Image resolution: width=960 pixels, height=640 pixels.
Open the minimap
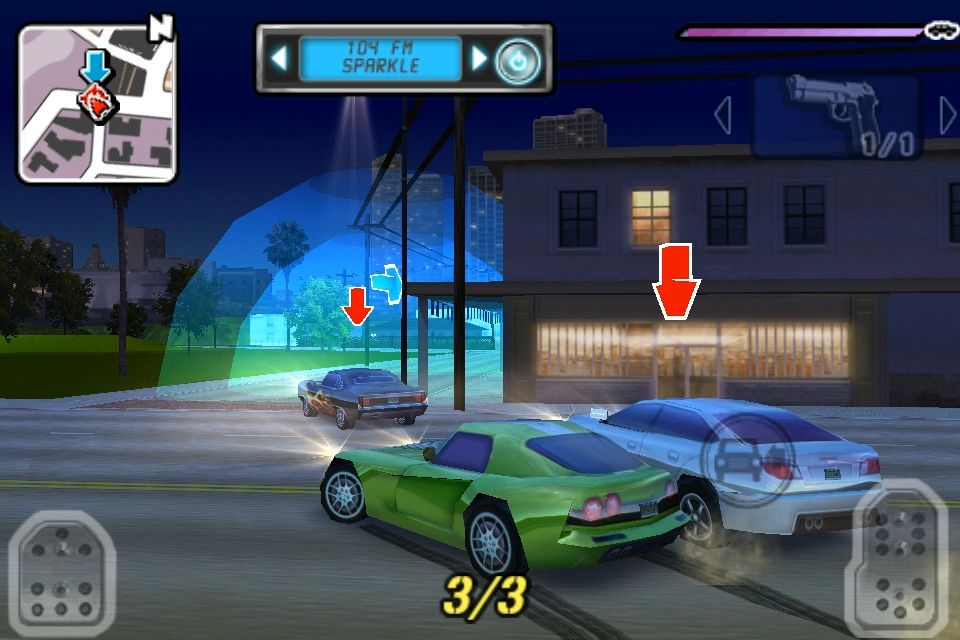[97, 103]
